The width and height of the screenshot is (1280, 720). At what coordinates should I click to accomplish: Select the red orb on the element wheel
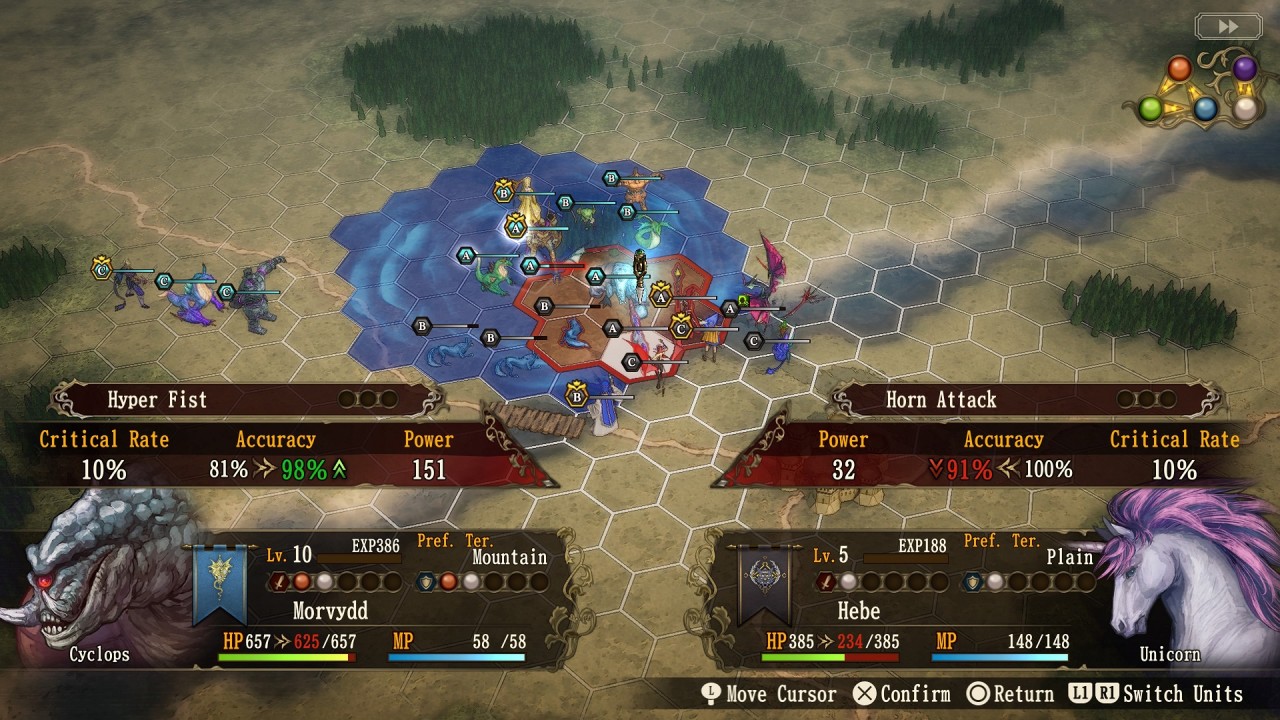[x=1180, y=69]
